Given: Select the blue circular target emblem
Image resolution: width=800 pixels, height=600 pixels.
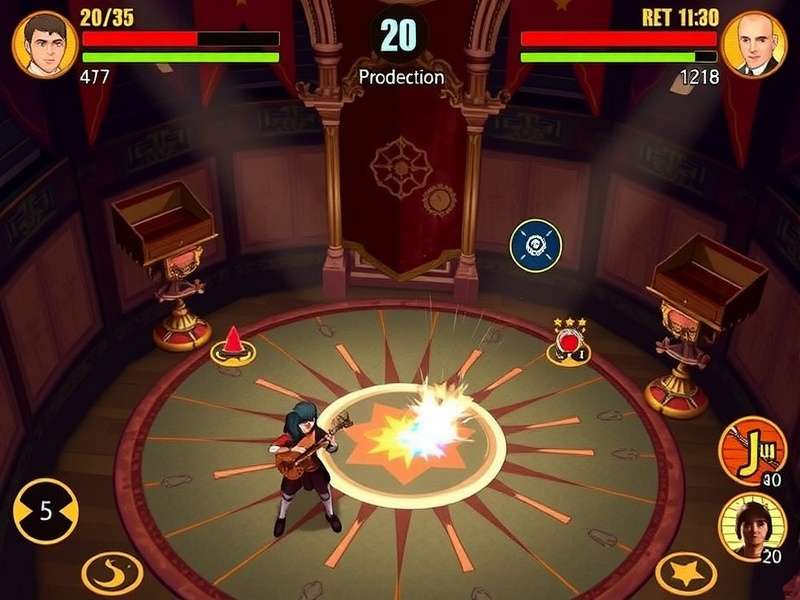Looking at the screenshot, I should pos(536,245).
